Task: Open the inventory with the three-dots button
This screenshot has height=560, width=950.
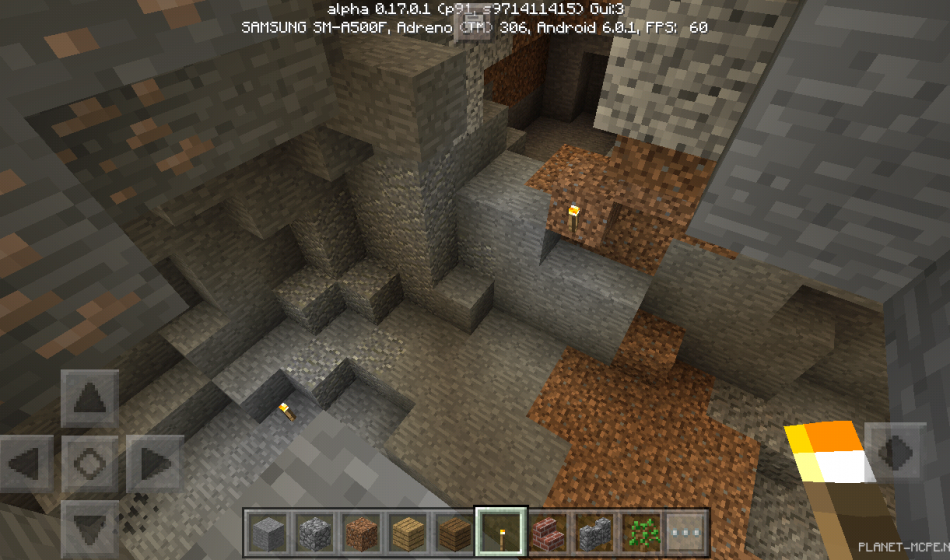Action: point(686,531)
